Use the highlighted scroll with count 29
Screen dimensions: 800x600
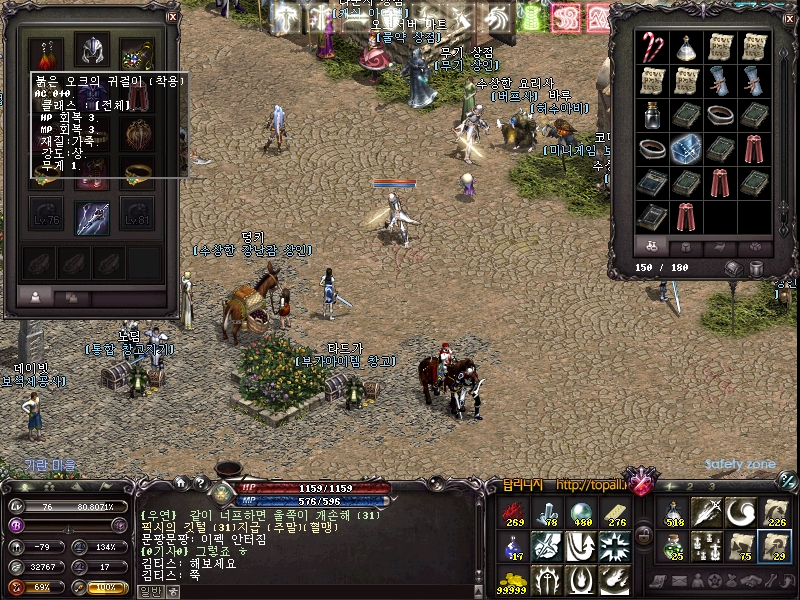click(x=774, y=546)
